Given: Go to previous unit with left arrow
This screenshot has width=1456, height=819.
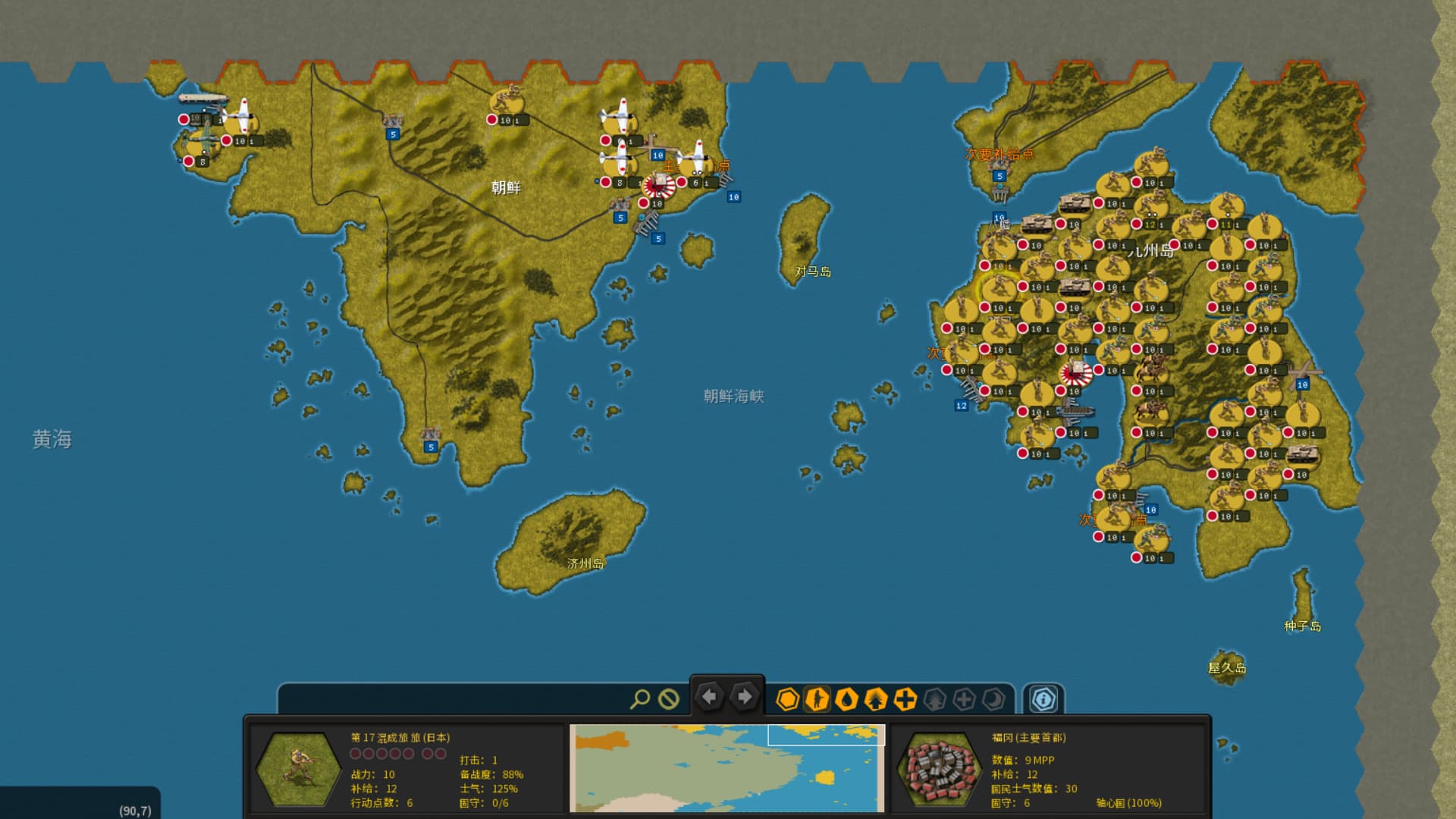Looking at the screenshot, I should coord(710,696).
